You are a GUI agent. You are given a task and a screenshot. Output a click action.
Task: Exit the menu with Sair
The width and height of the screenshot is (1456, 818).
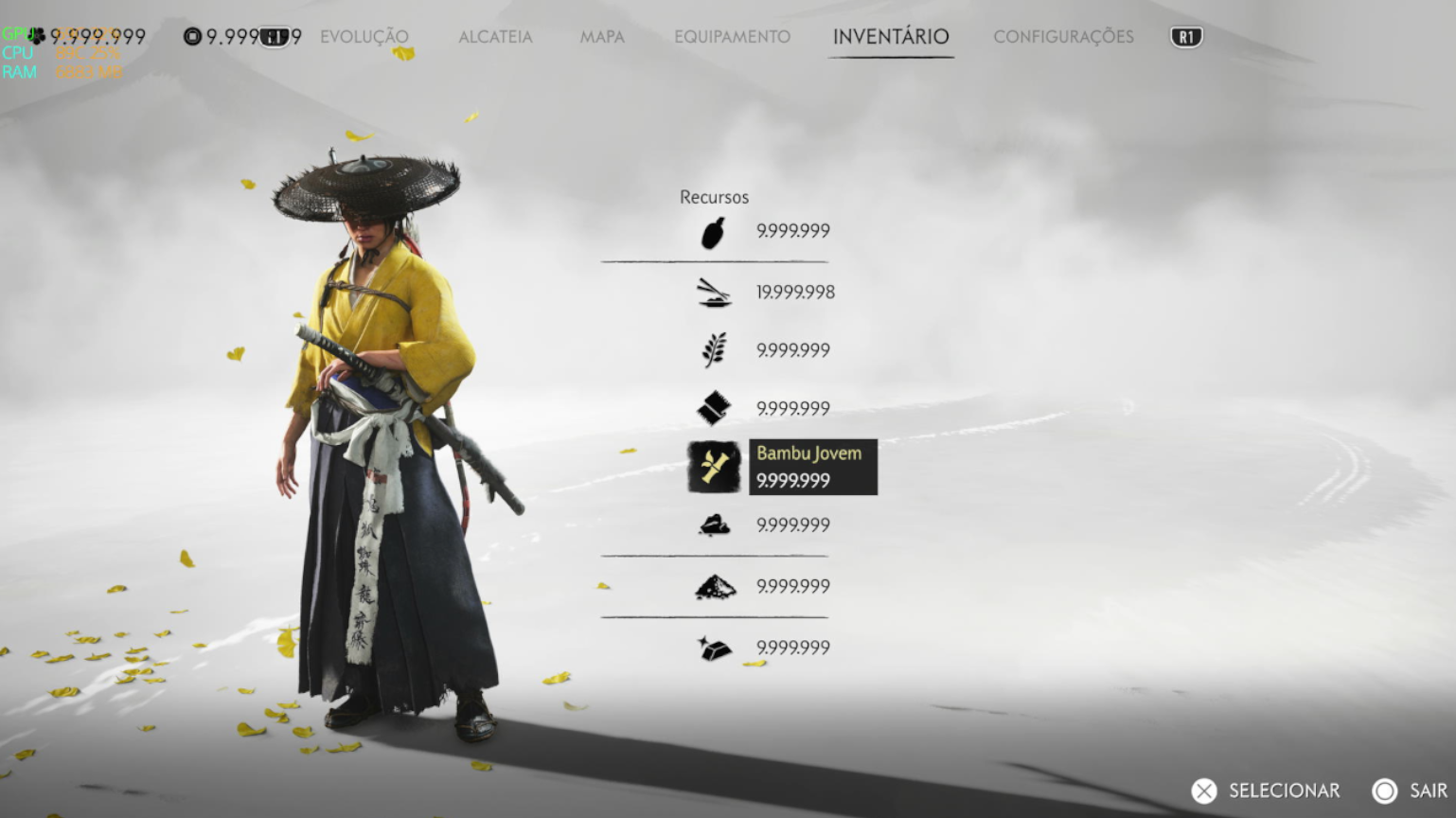[1410, 791]
